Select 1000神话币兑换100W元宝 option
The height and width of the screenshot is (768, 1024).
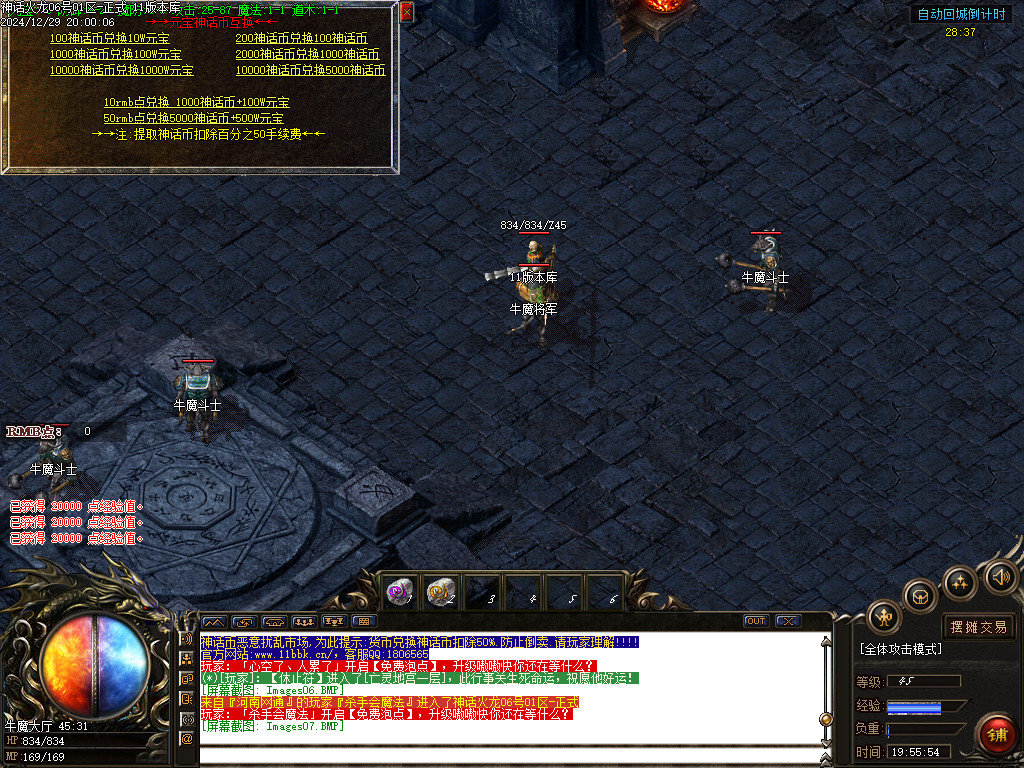pos(115,54)
